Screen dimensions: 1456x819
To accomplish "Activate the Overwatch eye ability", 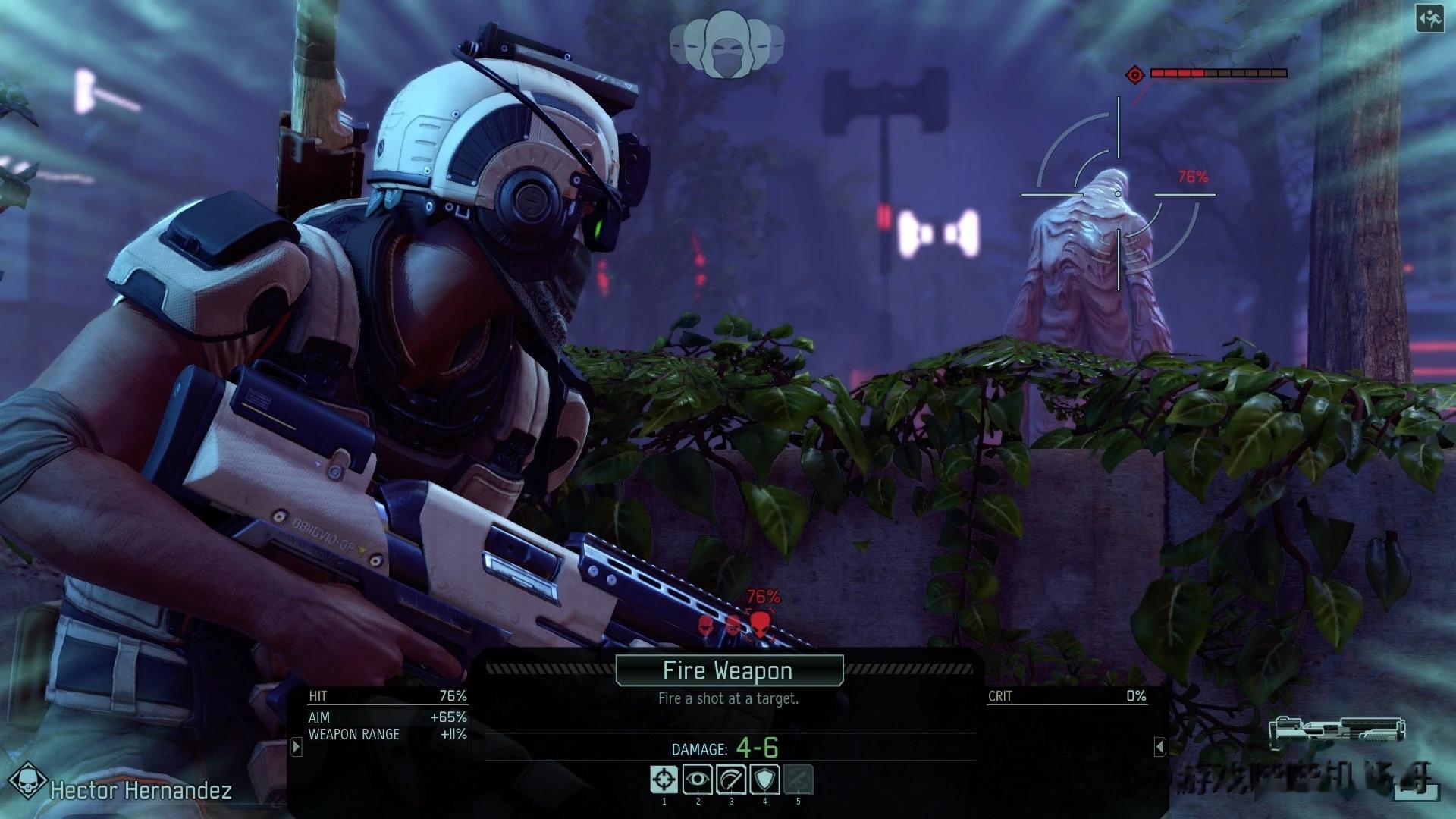I will 697,780.
